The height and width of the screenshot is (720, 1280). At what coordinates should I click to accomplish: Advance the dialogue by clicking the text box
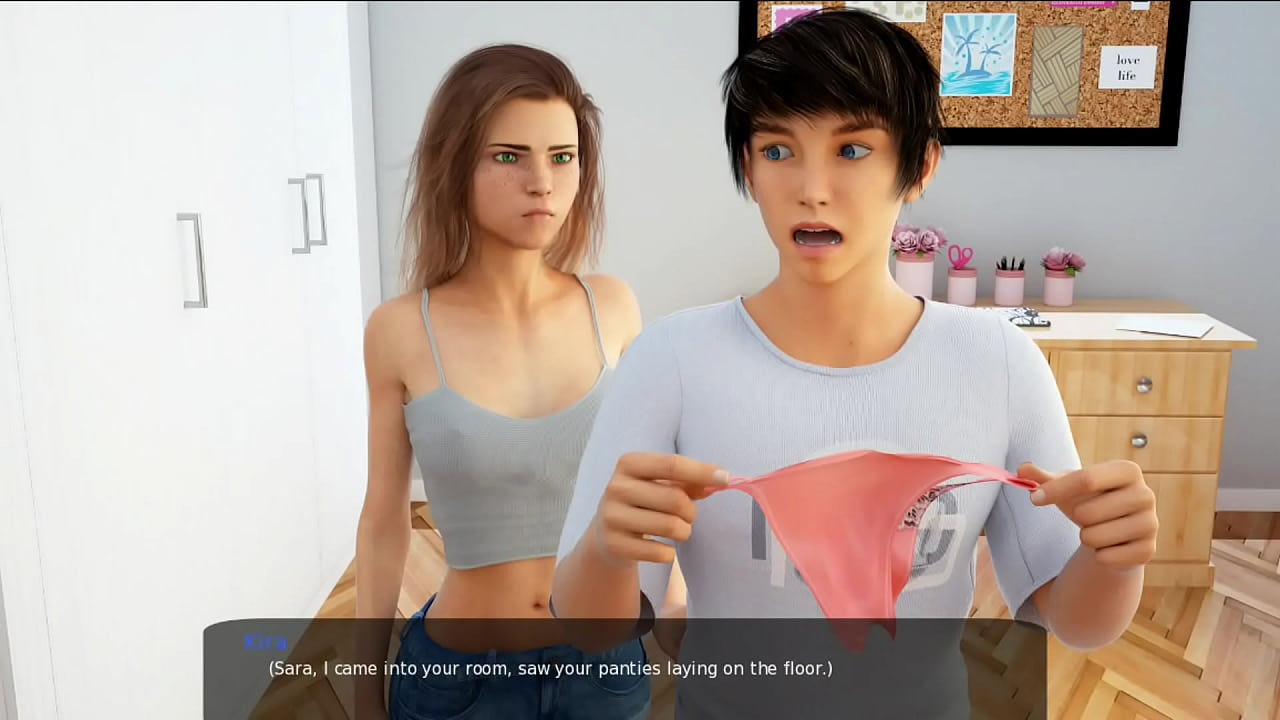pyautogui.click(x=625, y=668)
